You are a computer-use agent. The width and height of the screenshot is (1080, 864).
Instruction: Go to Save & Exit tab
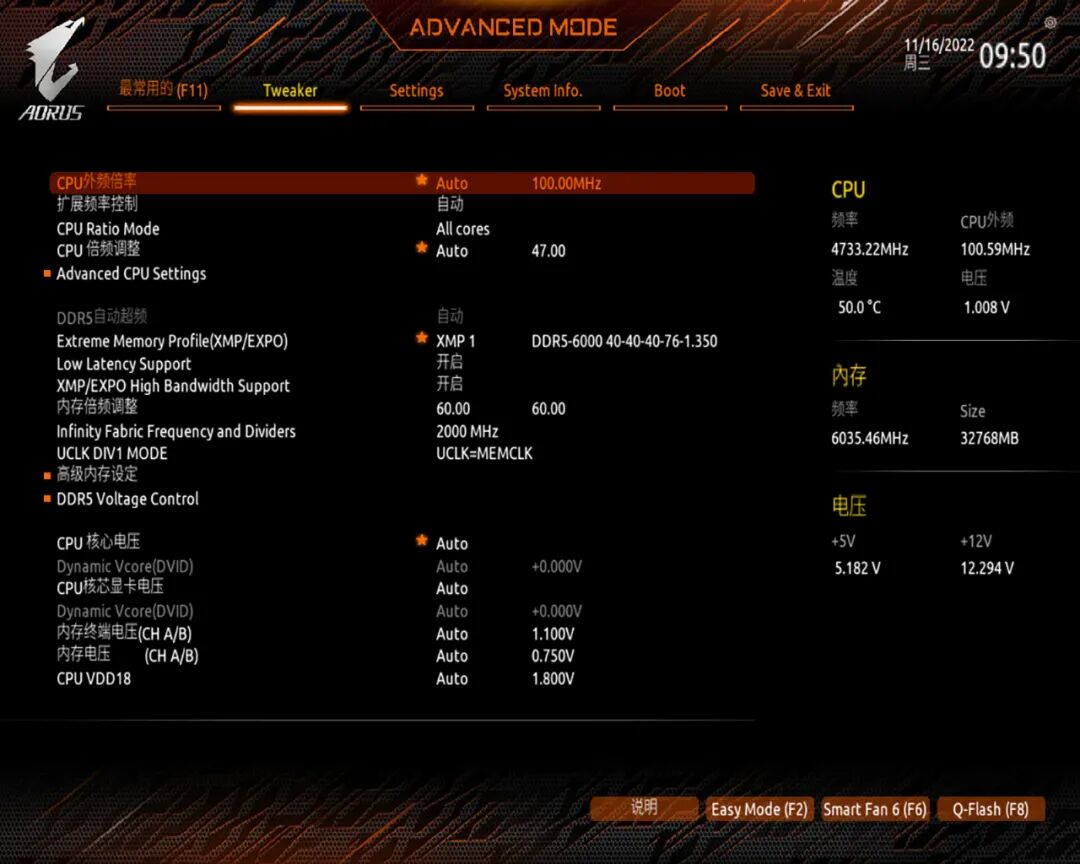coord(795,91)
